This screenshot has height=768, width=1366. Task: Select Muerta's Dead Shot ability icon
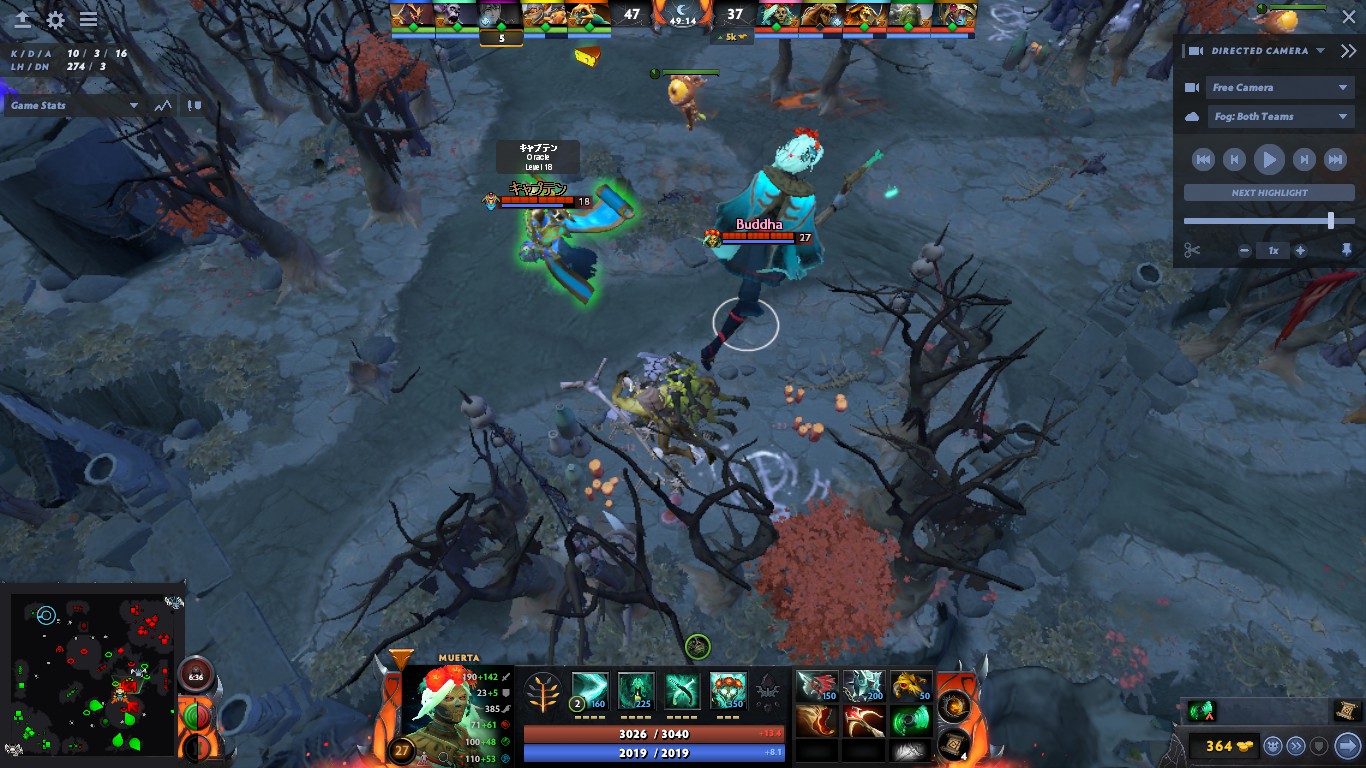tap(590, 690)
